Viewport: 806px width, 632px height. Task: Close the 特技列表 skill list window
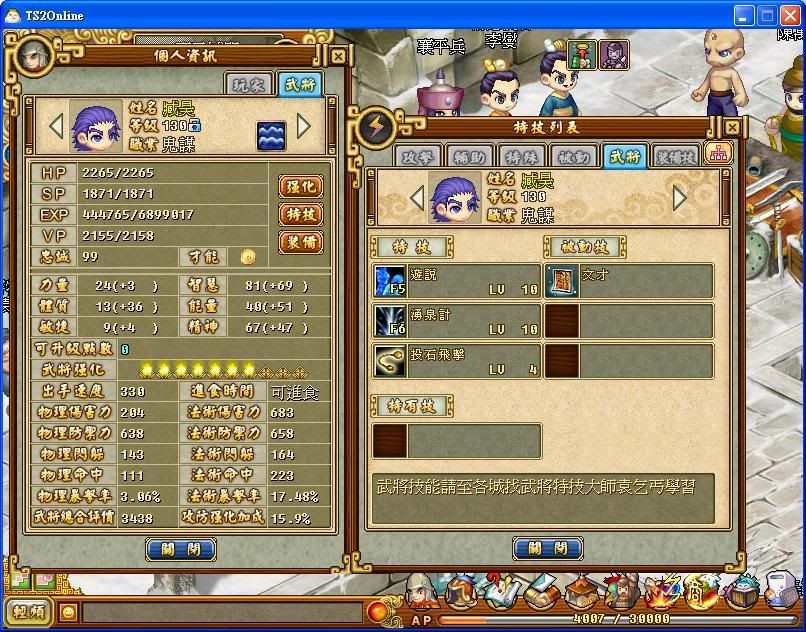(x=733, y=128)
